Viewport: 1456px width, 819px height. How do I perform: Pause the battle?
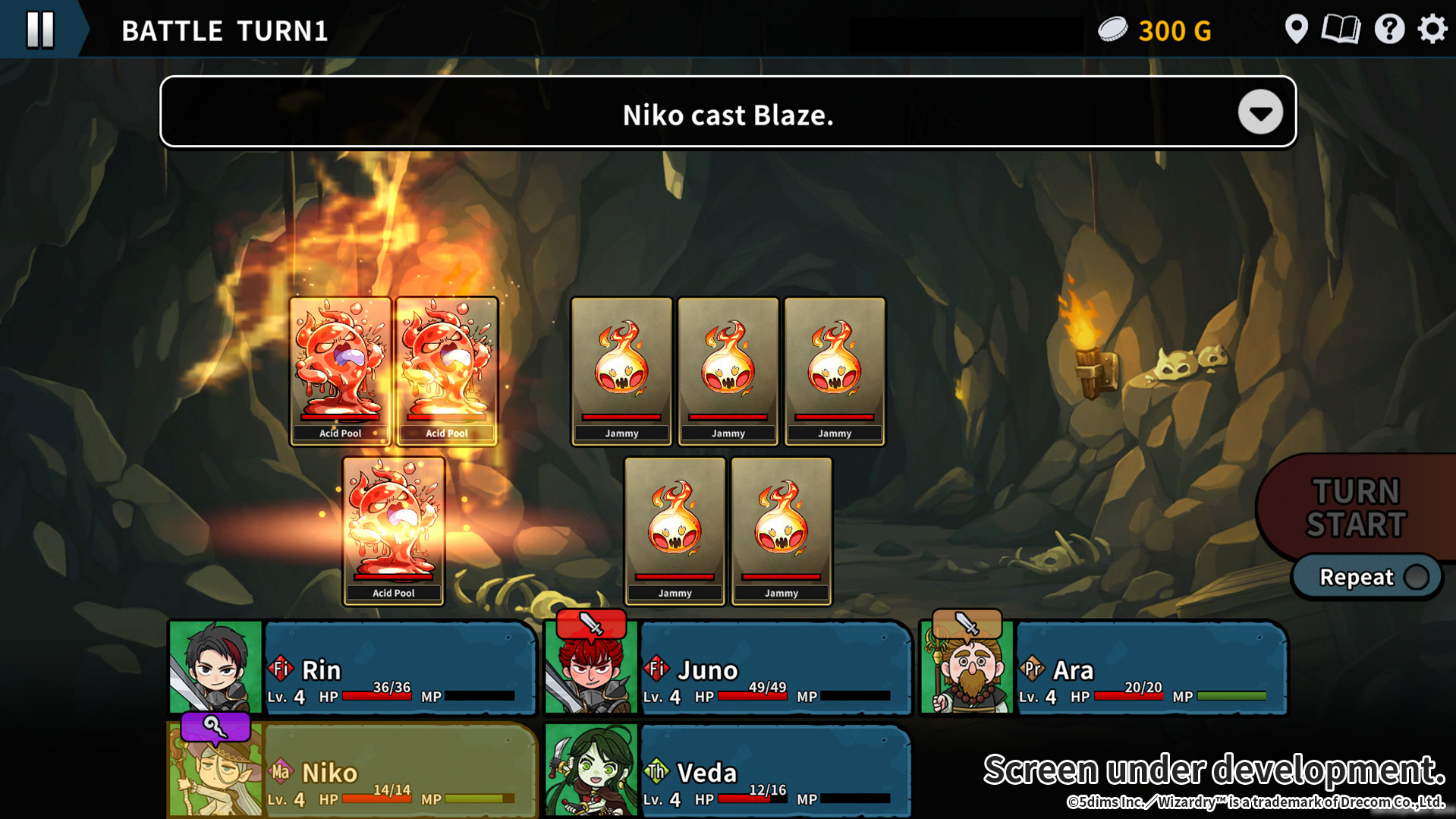pyautogui.click(x=39, y=30)
